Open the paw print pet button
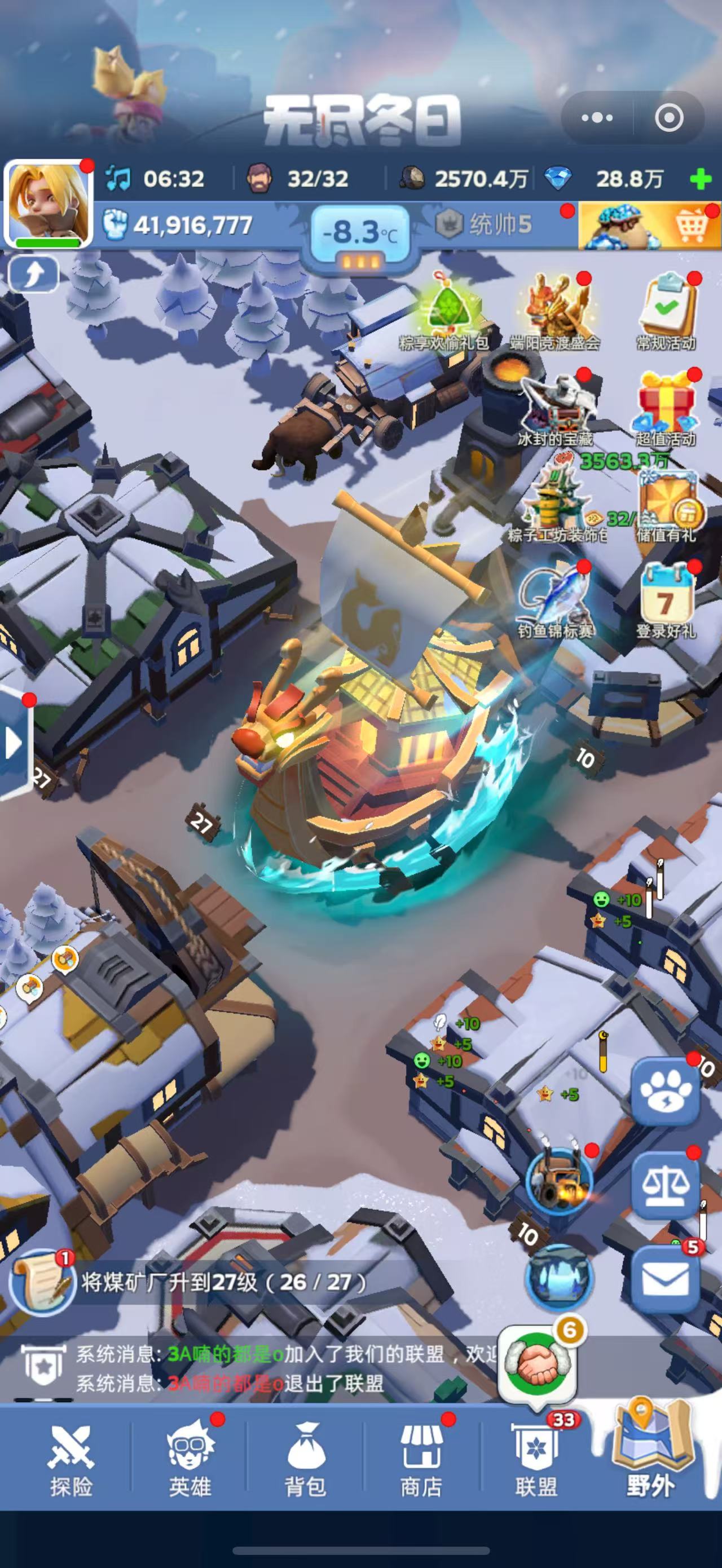The height and width of the screenshot is (1568, 722). (665, 1092)
